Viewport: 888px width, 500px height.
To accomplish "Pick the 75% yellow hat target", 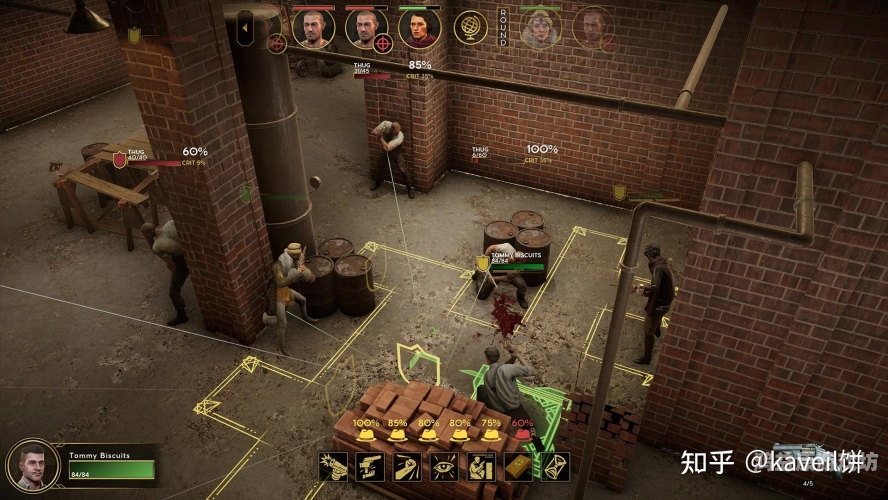I will tap(490, 435).
